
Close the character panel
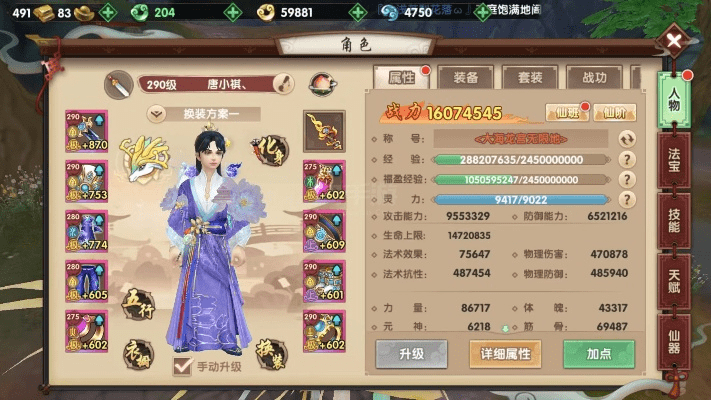tap(675, 42)
